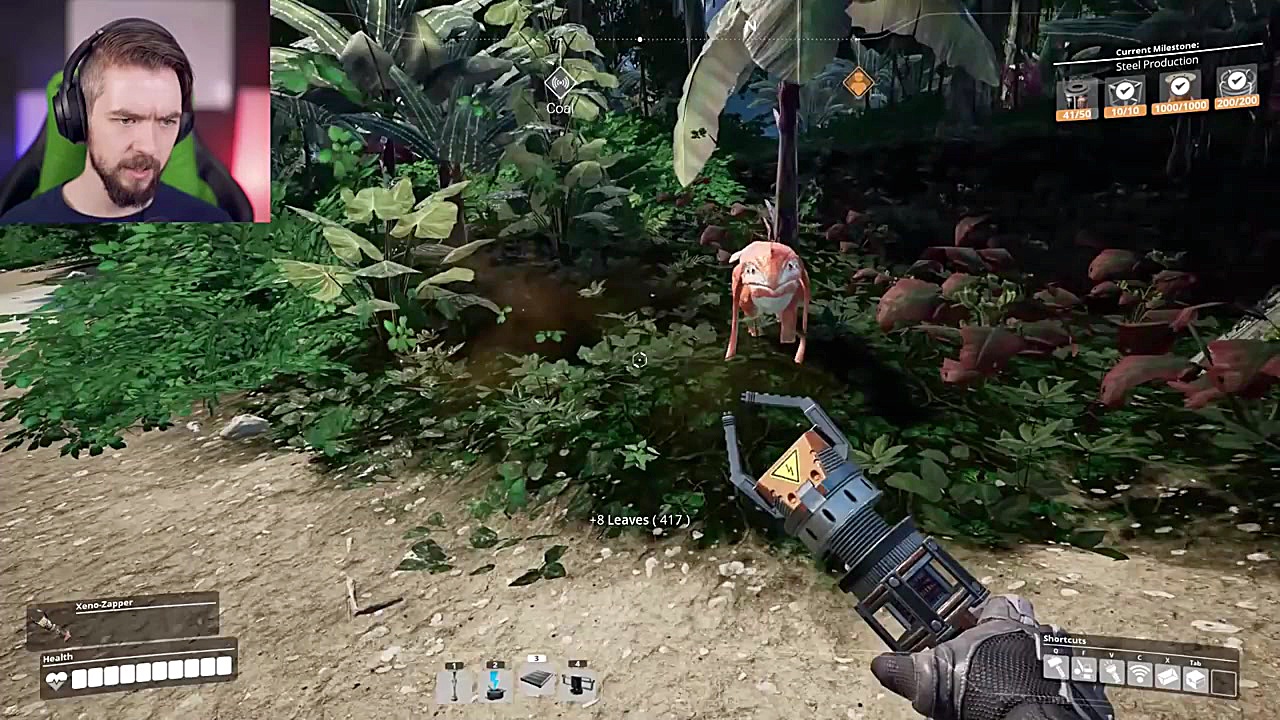The height and width of the screenshot is (720, 1280).
Task: Toggle the flashlight shortcut icon
Action: [1111, 673]
